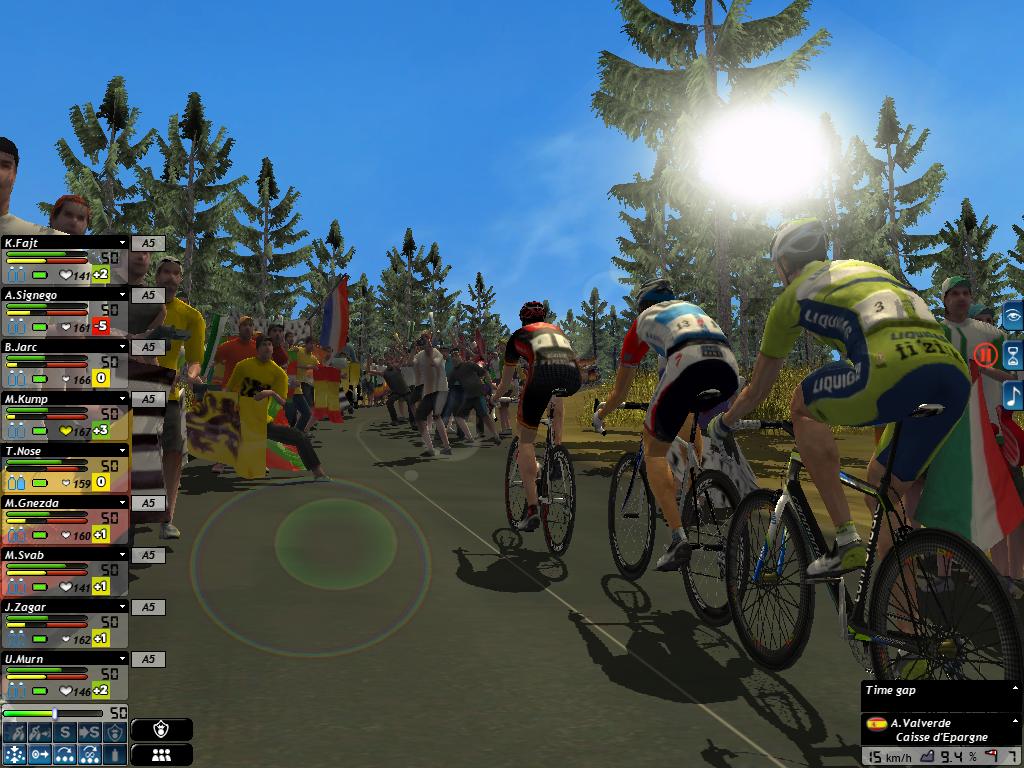Open the camera view eye icon
The image size is (1024, 768).
tap(1012, 317)
